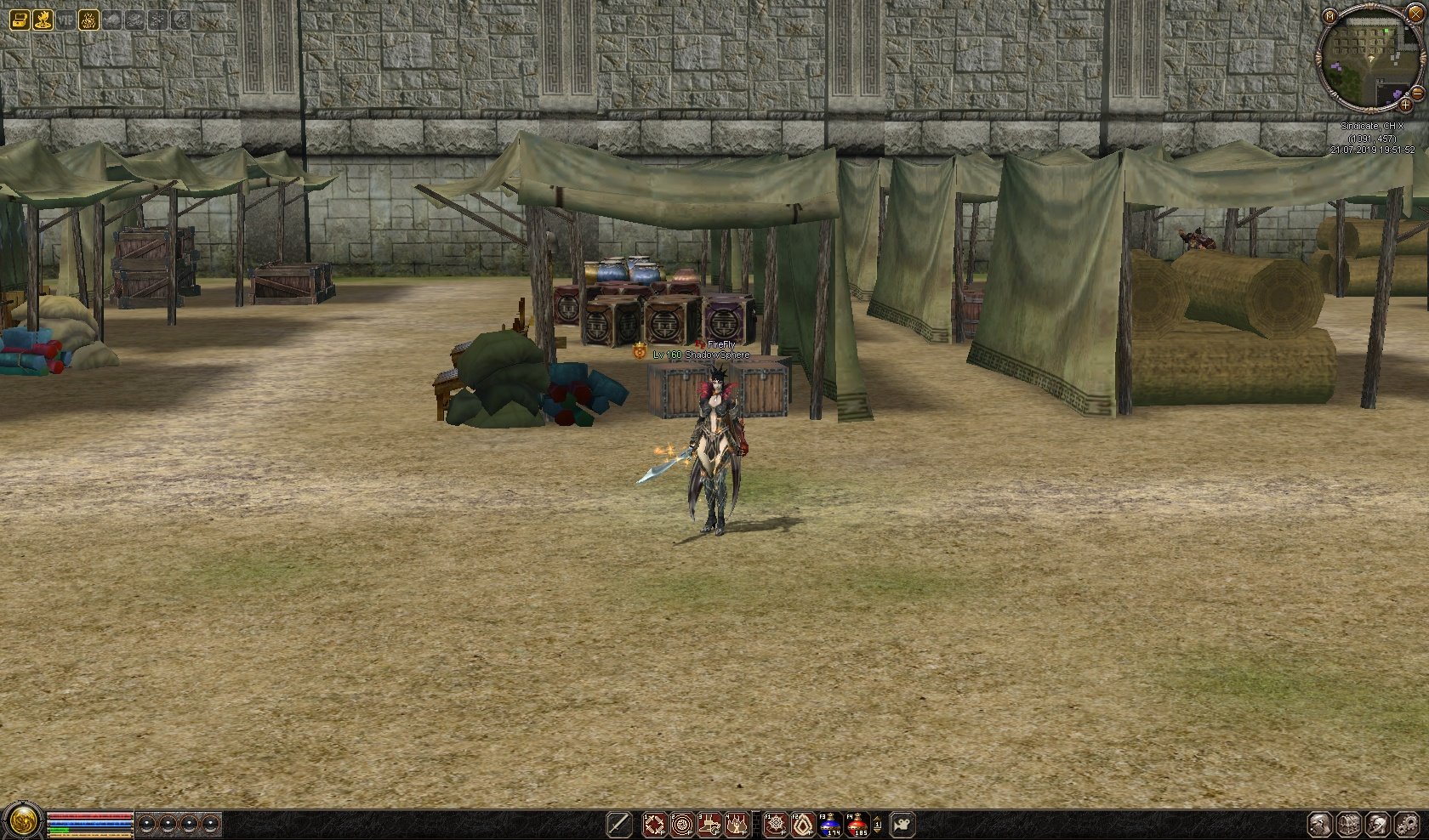Drink the red health potion
Screen dimensions: 1429x840
tap(858, 824)
